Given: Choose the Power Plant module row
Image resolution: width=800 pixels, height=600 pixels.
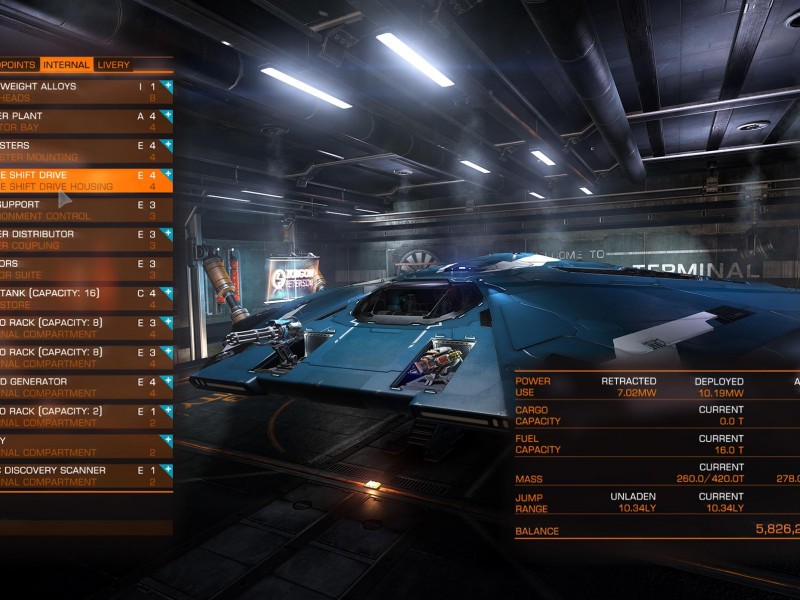Looking at the screenshot, I should 80,121.
